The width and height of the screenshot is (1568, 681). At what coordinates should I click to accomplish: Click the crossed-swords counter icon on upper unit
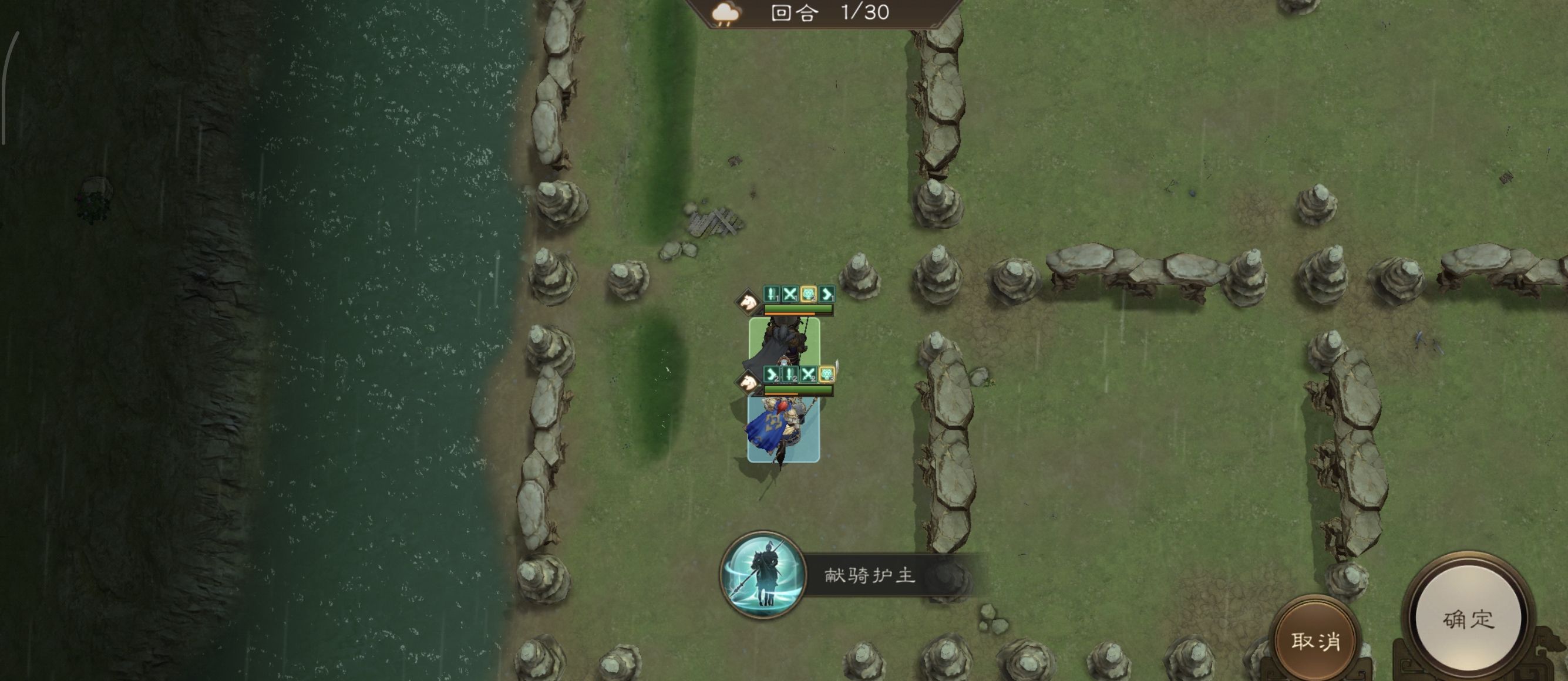click(790, 294)
